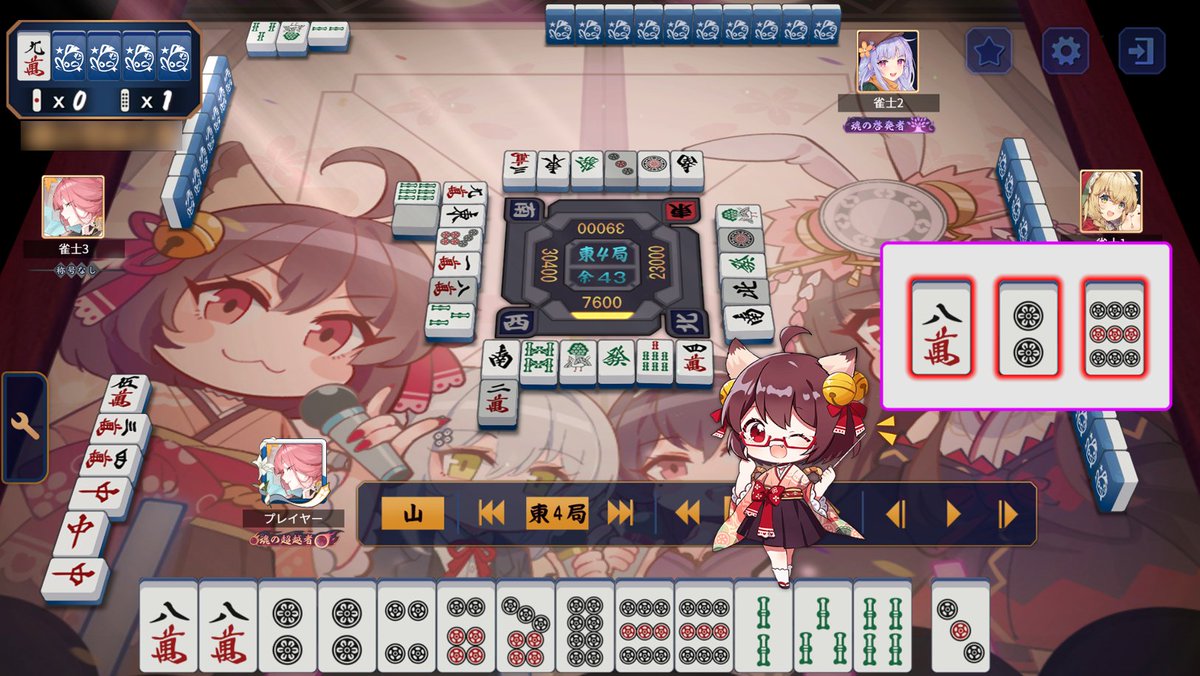Image resolution: width=1200 pixels, height=676 pixels.
Task: Open the 東4局 round selector
Action: point(556,514)
